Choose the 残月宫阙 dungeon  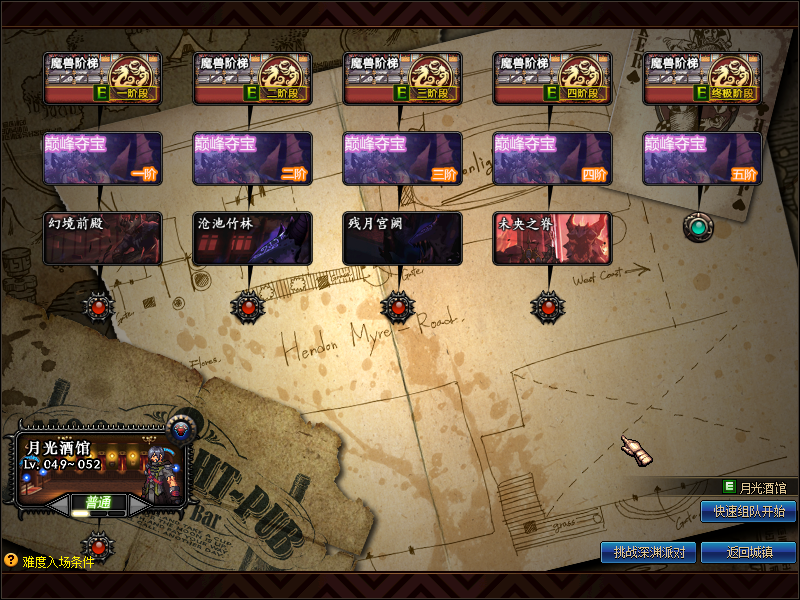(x=402, y=238)
